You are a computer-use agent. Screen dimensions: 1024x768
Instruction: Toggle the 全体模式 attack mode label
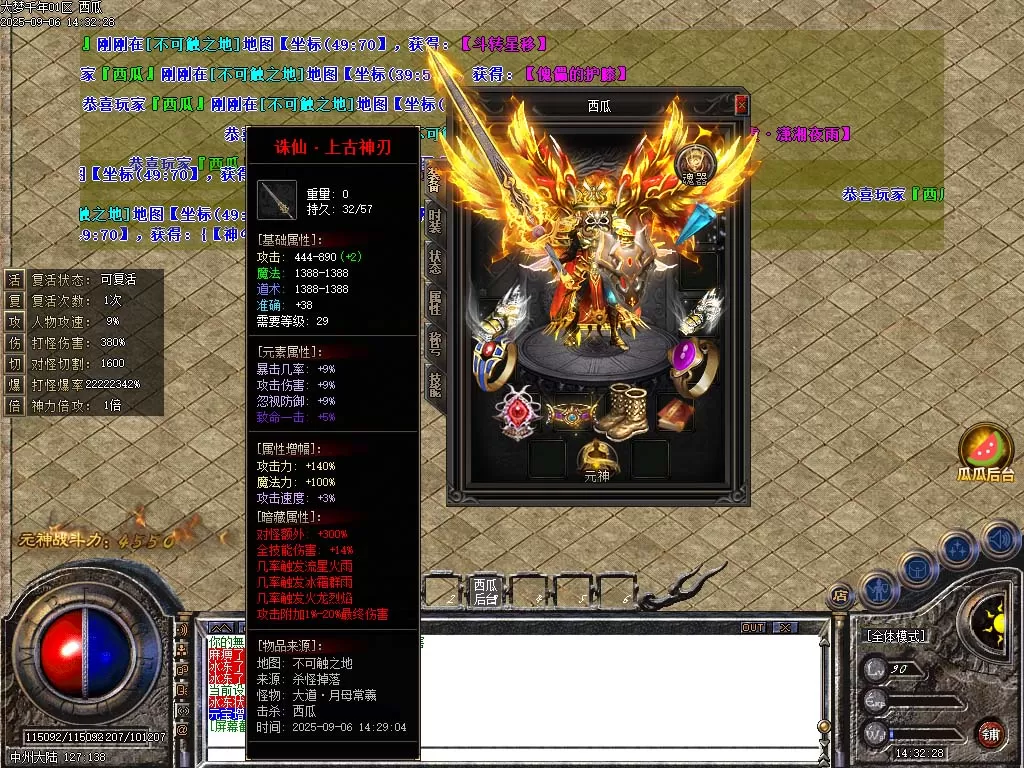[895, 636]
